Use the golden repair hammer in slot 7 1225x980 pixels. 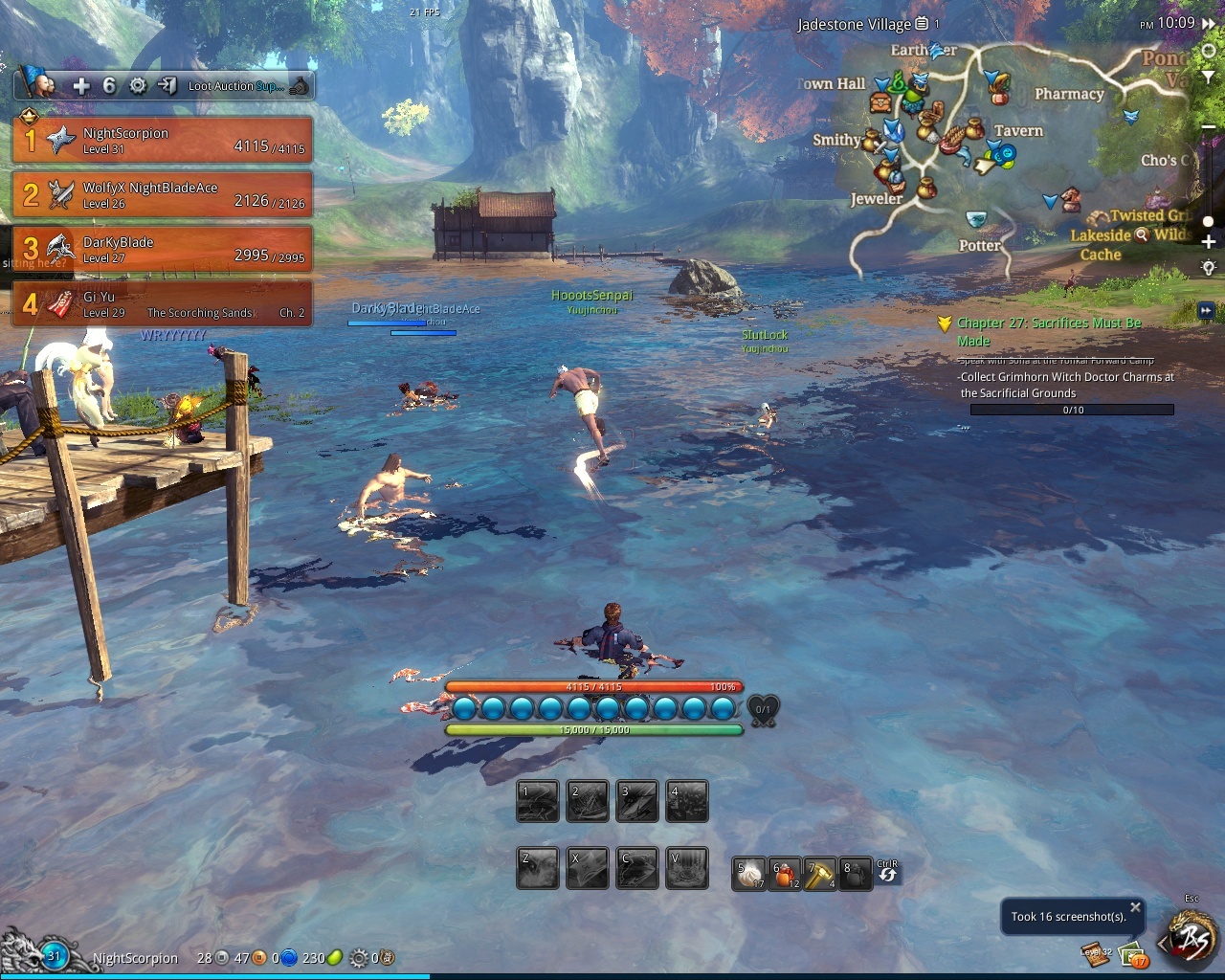click(x=820, y=874)
